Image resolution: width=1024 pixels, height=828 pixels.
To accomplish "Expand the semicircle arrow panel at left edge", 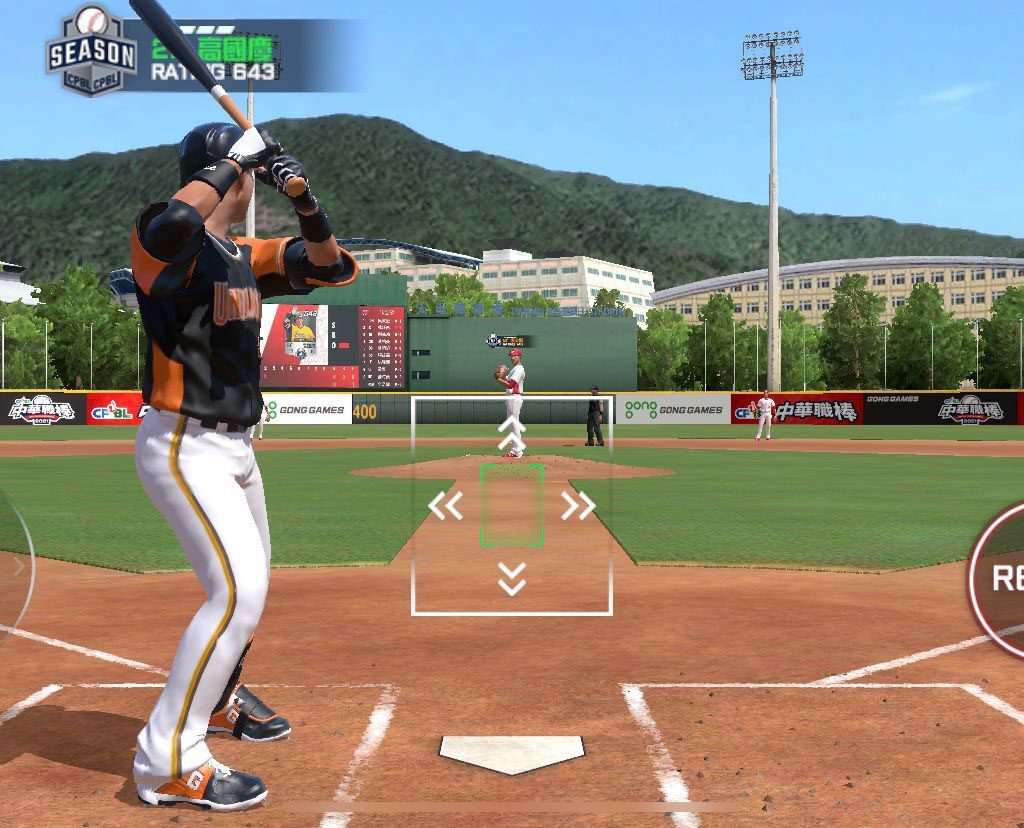I will (x=16, y=567).
